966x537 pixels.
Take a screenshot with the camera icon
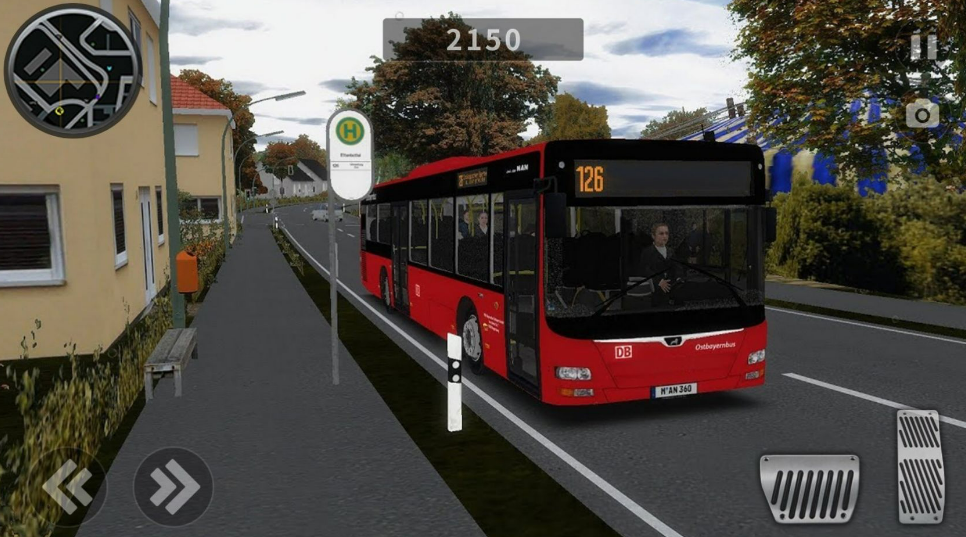tap(922, 114)
